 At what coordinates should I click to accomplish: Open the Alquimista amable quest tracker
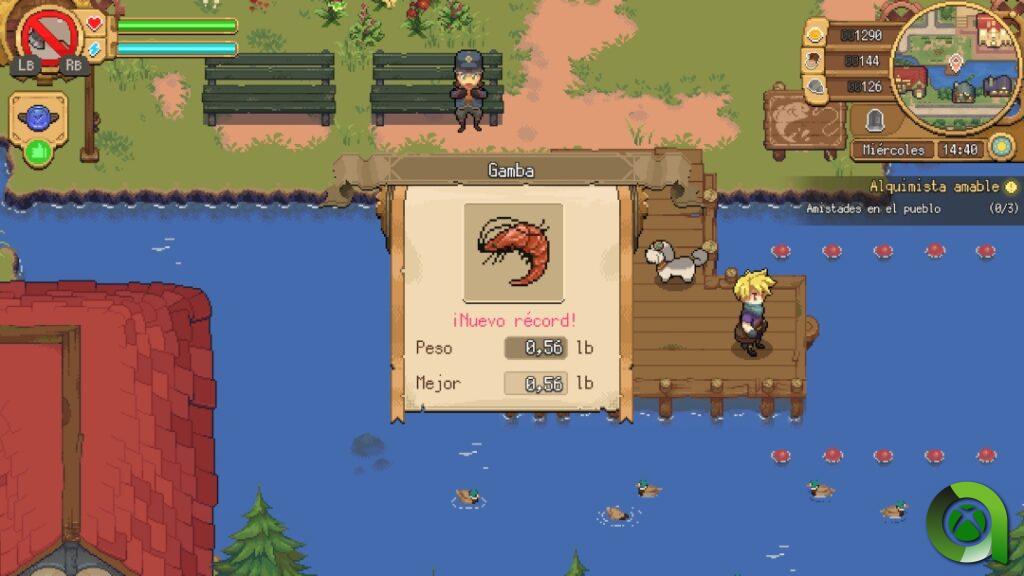pyautogui.click(x=933, y=187)
